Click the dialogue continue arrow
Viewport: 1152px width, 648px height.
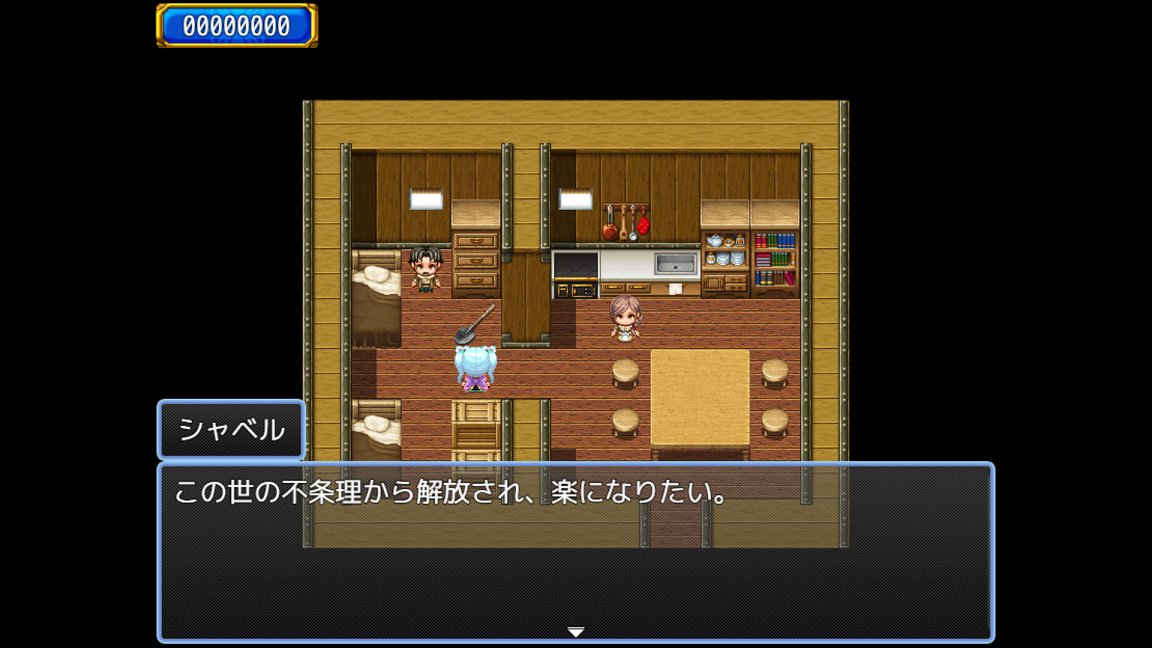(x=576, y=632)
